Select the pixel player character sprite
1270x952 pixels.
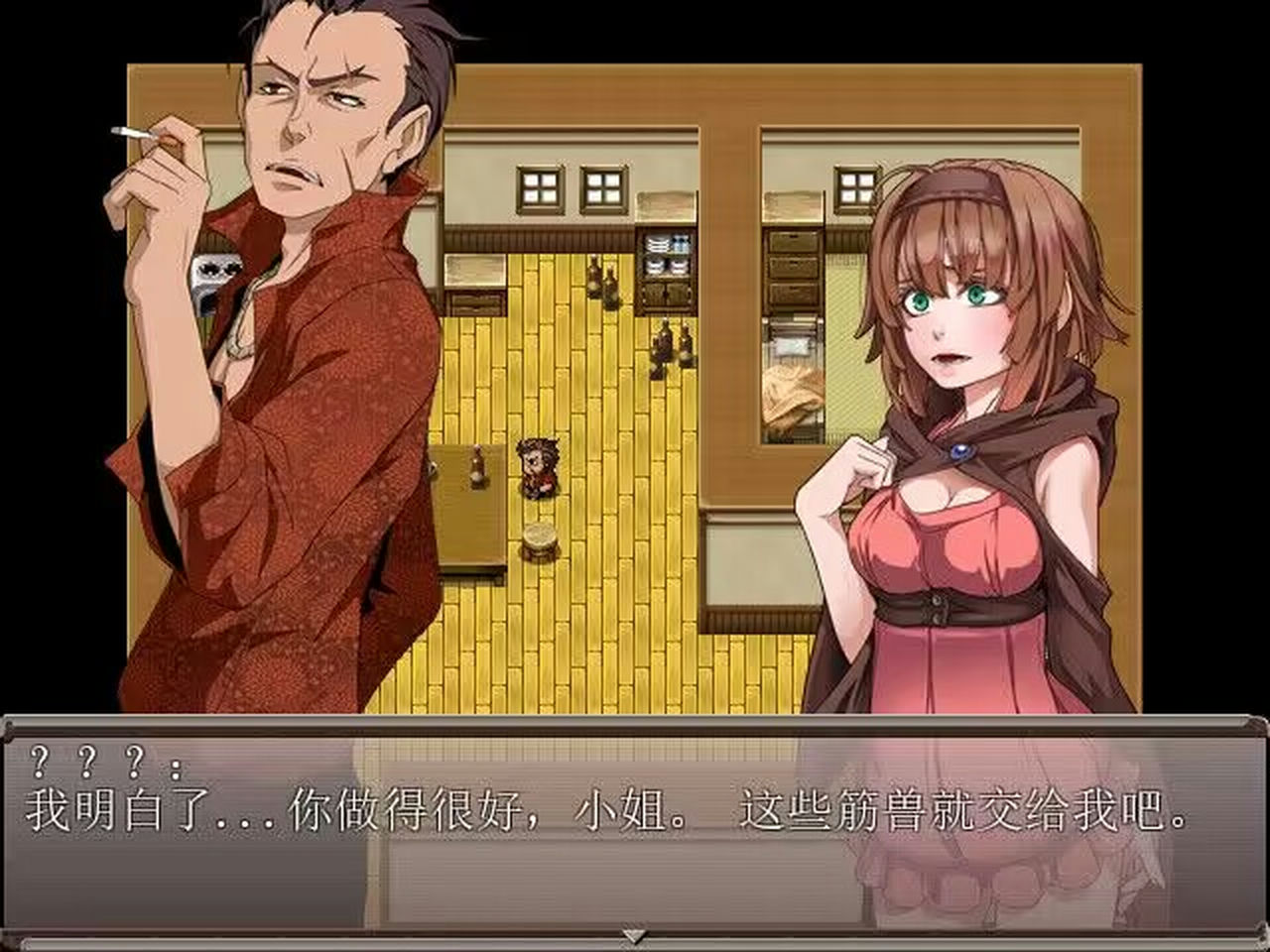(541, 466)
